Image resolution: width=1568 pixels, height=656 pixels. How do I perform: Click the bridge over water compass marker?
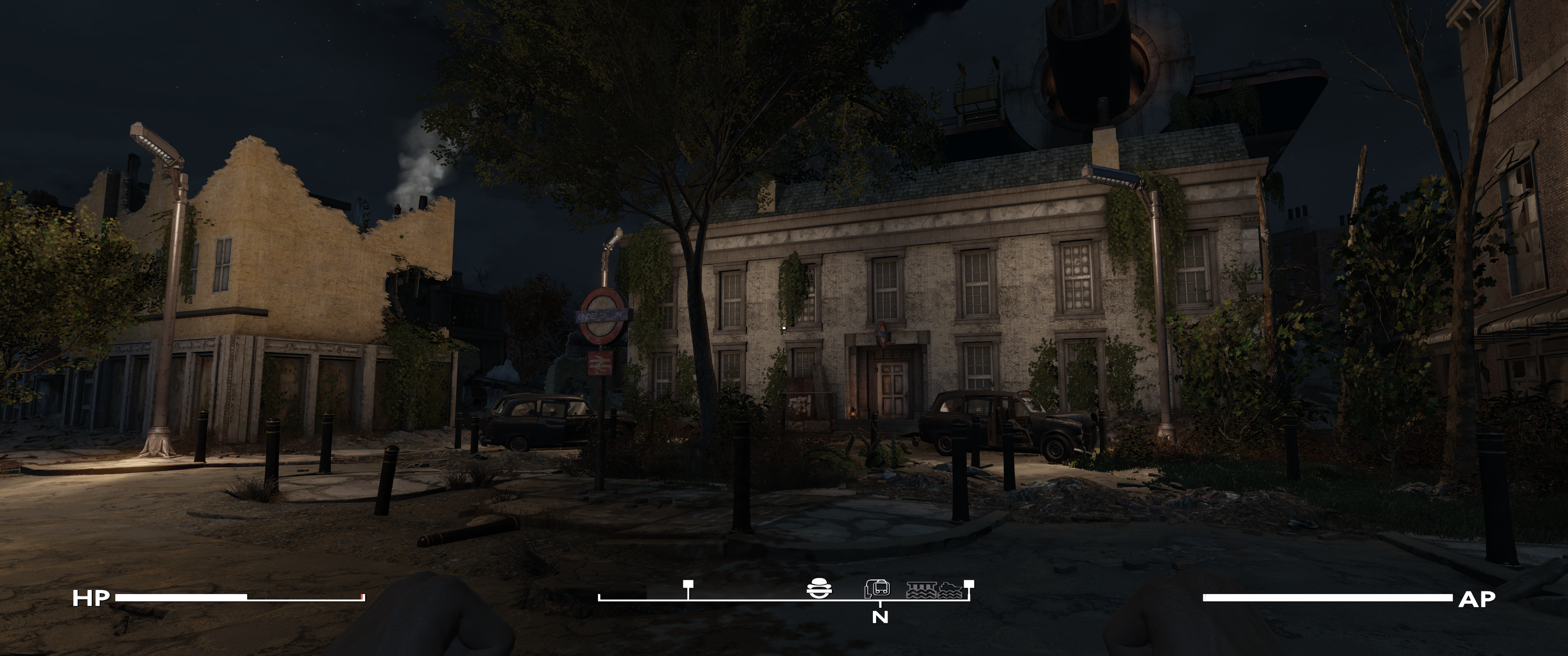click(920, 589)
